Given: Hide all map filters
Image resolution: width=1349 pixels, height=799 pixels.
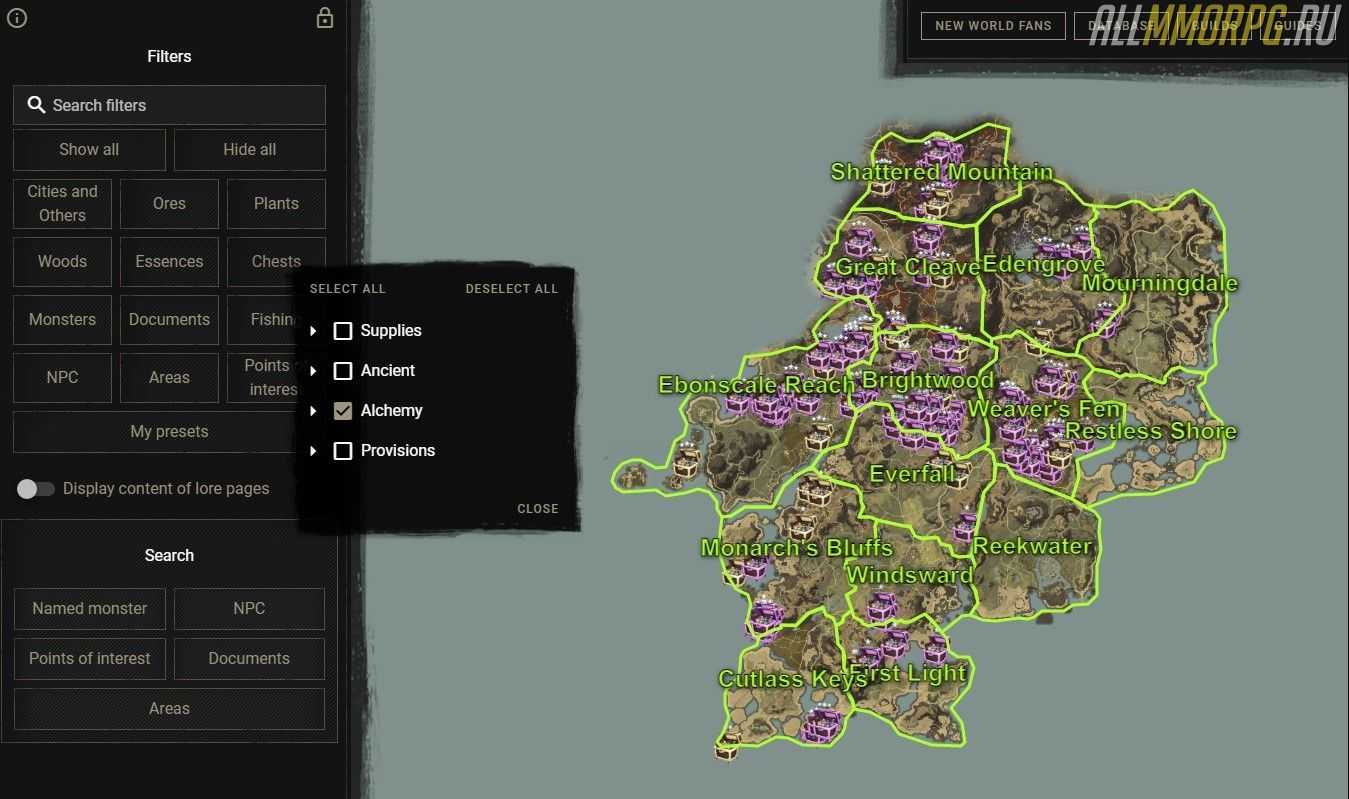Looking at the screenshot, I should 249,149.
